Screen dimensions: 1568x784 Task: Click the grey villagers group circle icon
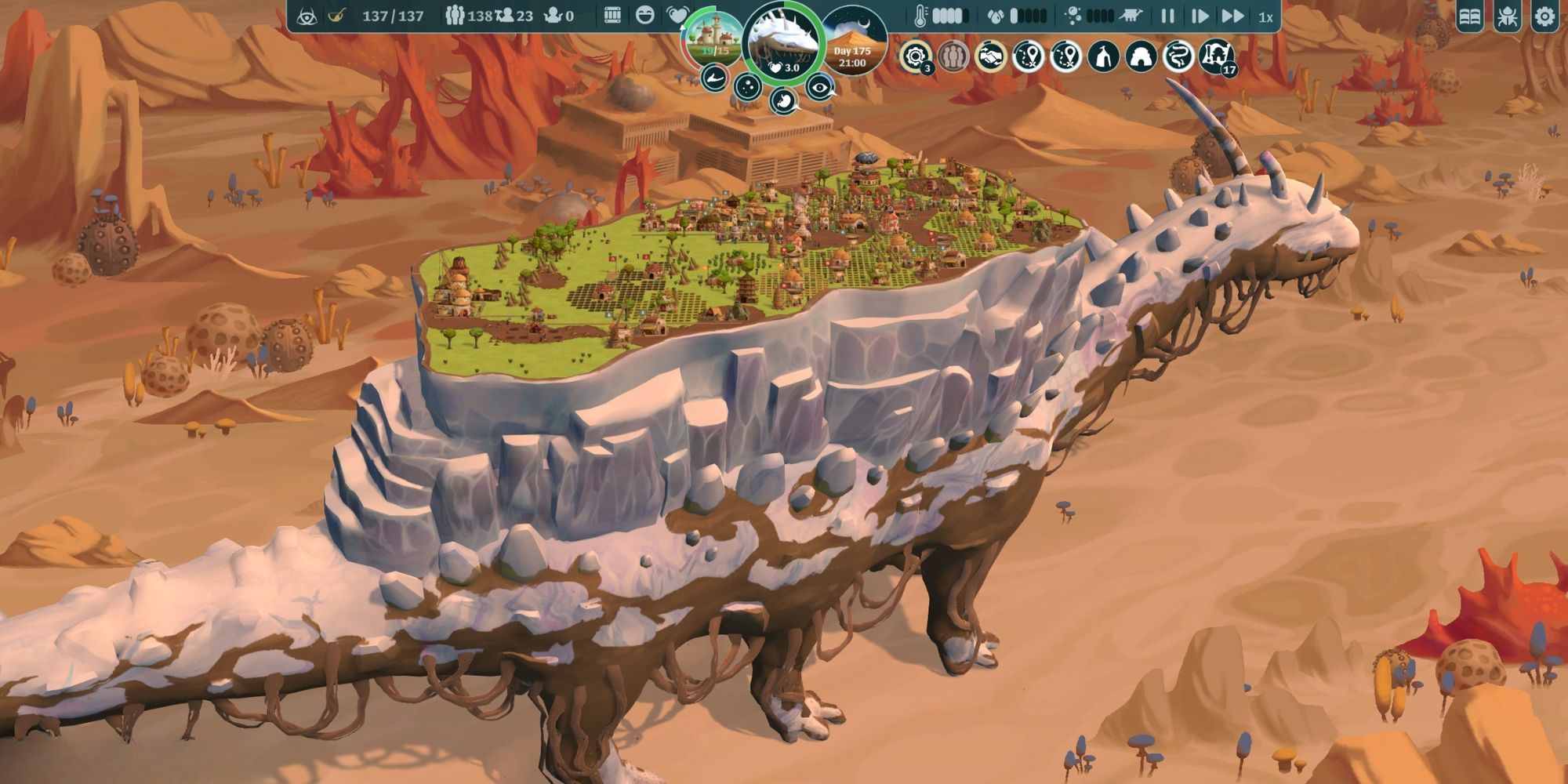[953, 56]
